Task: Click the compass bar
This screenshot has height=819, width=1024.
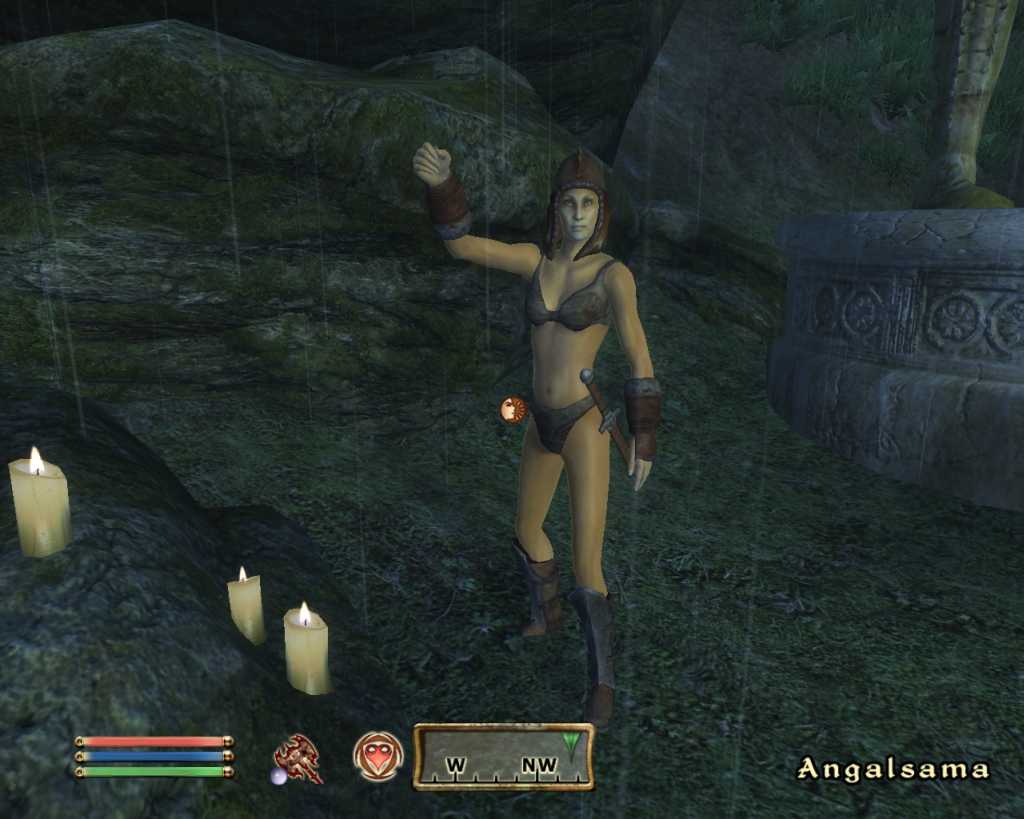Action: [503, 757]
